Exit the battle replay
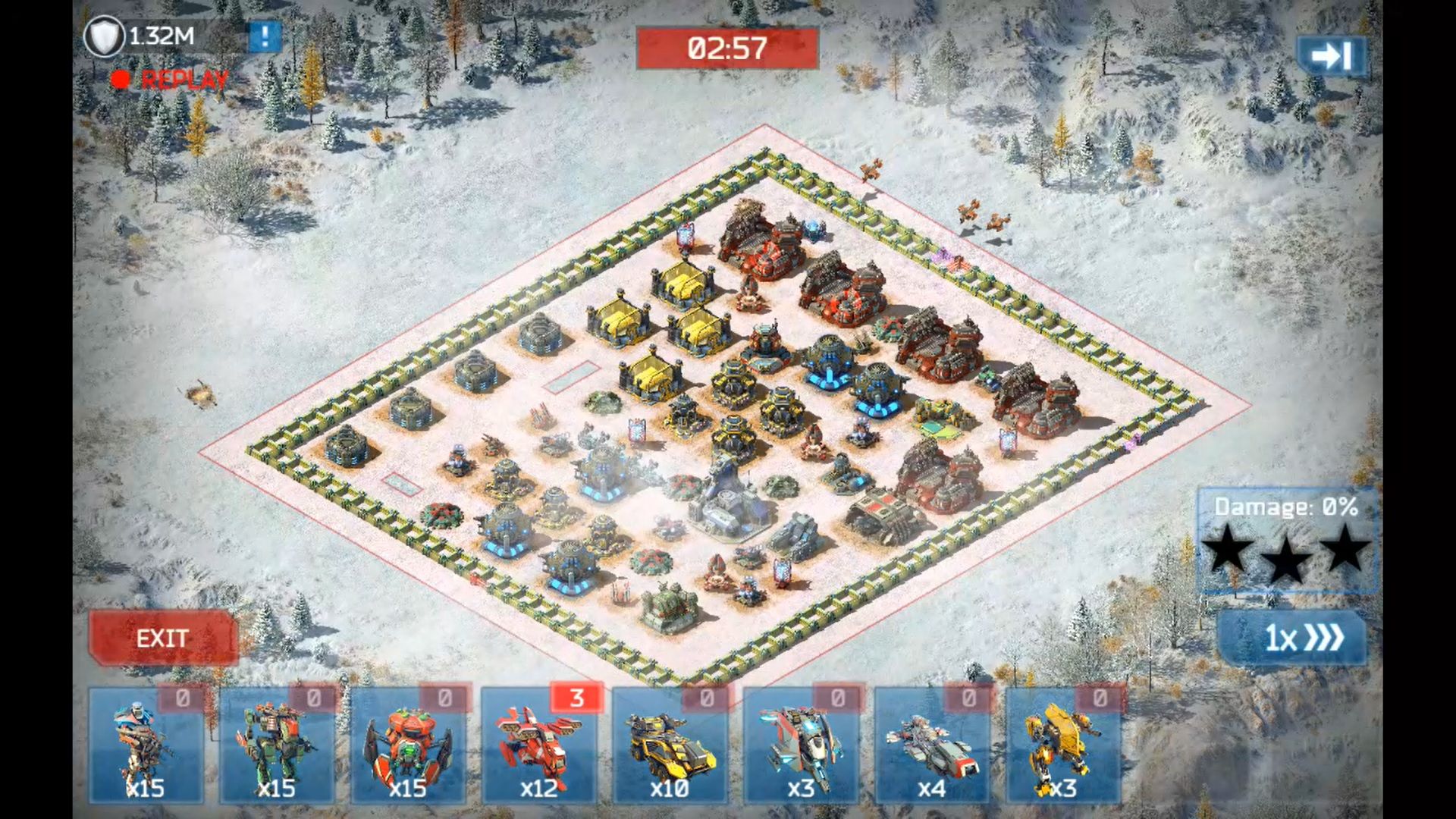This screenshot has height=819, width=1456. point(162,639)
